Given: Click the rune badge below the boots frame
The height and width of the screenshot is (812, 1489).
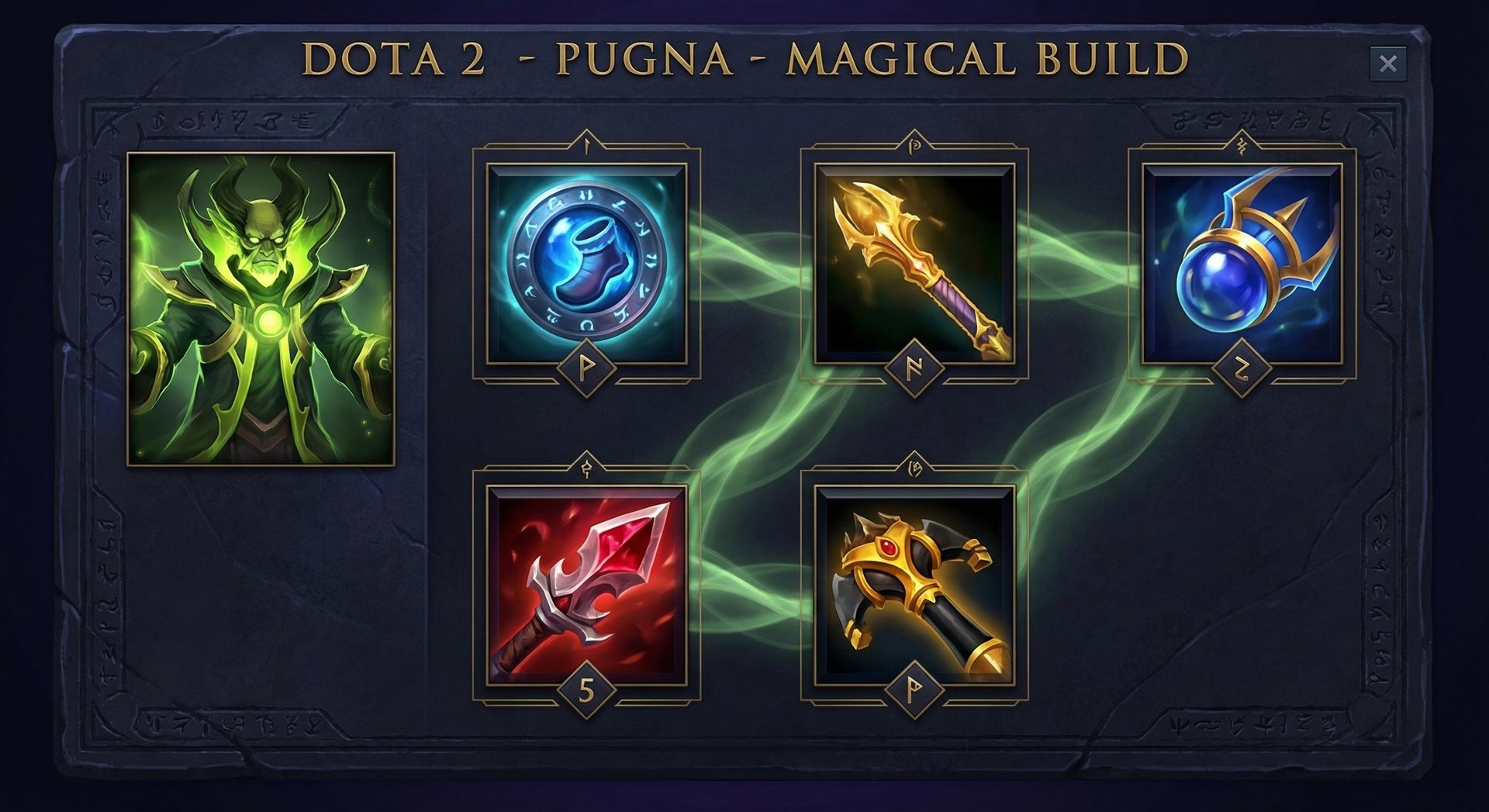Looking at the screenshot, I should coord(587,368).
